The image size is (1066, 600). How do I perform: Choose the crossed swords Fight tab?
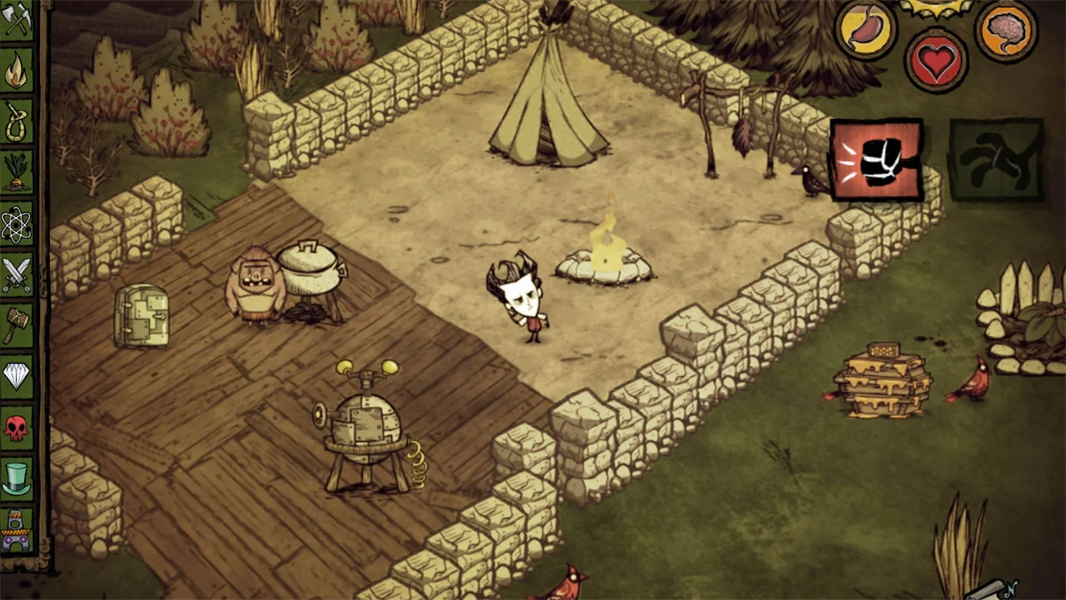click(17, 275)
